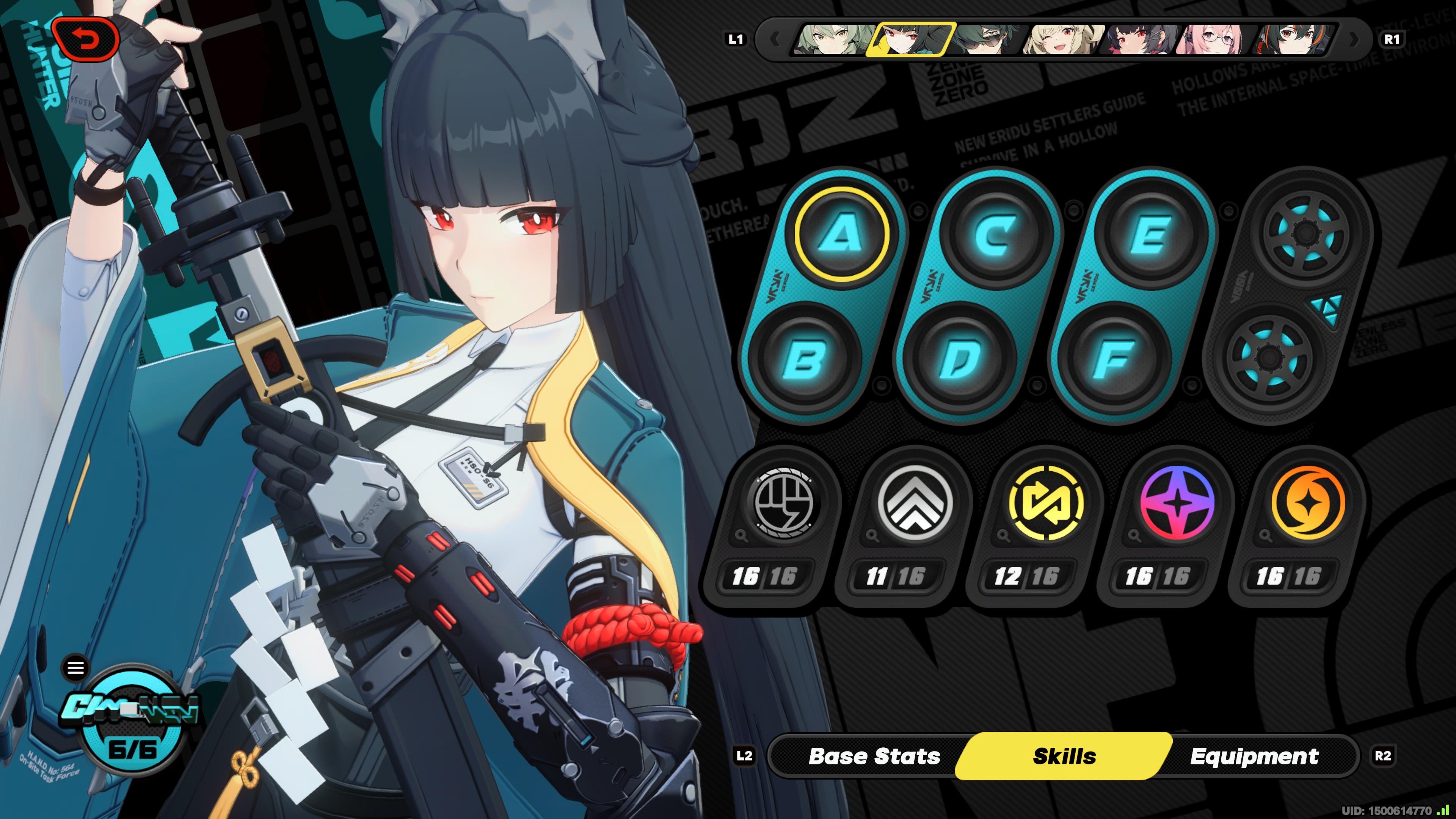Switch to the Equipment tab

click(x=1254, y=756)
